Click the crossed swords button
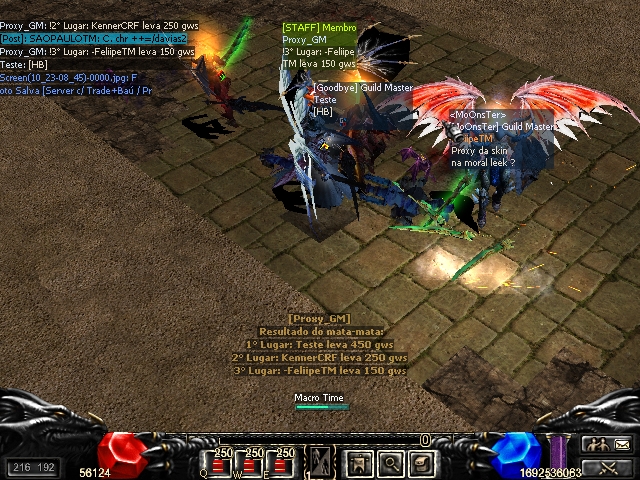This screenshot has height=480, width=640. (607, 466)
